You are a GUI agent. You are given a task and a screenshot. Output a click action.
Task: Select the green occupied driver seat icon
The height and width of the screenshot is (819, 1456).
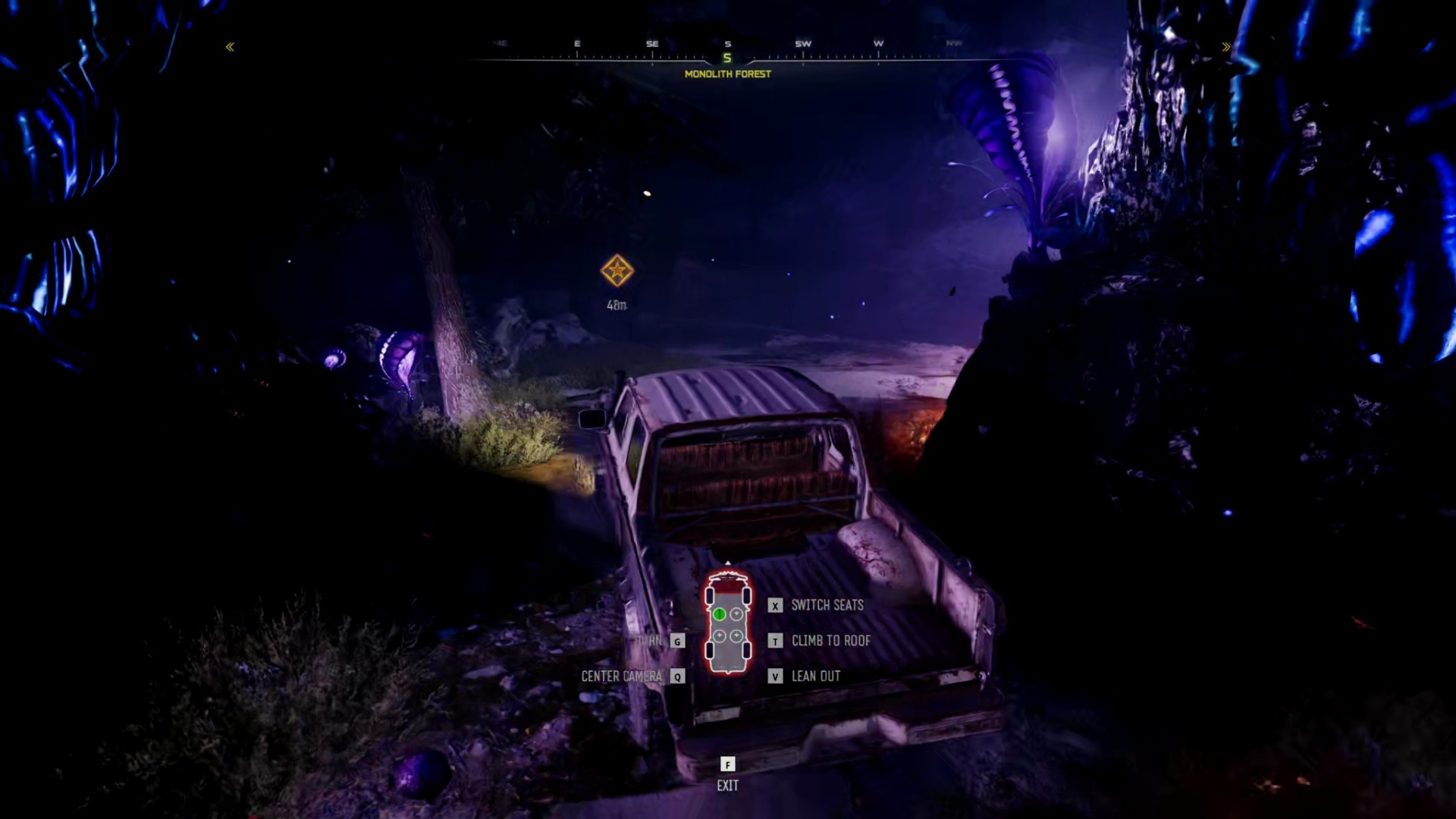coord(720,614)
